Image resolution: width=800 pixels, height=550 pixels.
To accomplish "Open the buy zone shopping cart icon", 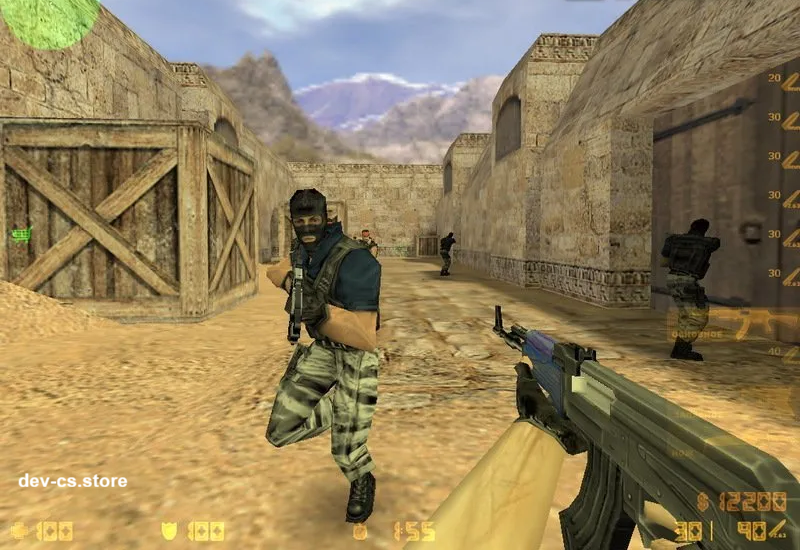I will pos(21,235).
